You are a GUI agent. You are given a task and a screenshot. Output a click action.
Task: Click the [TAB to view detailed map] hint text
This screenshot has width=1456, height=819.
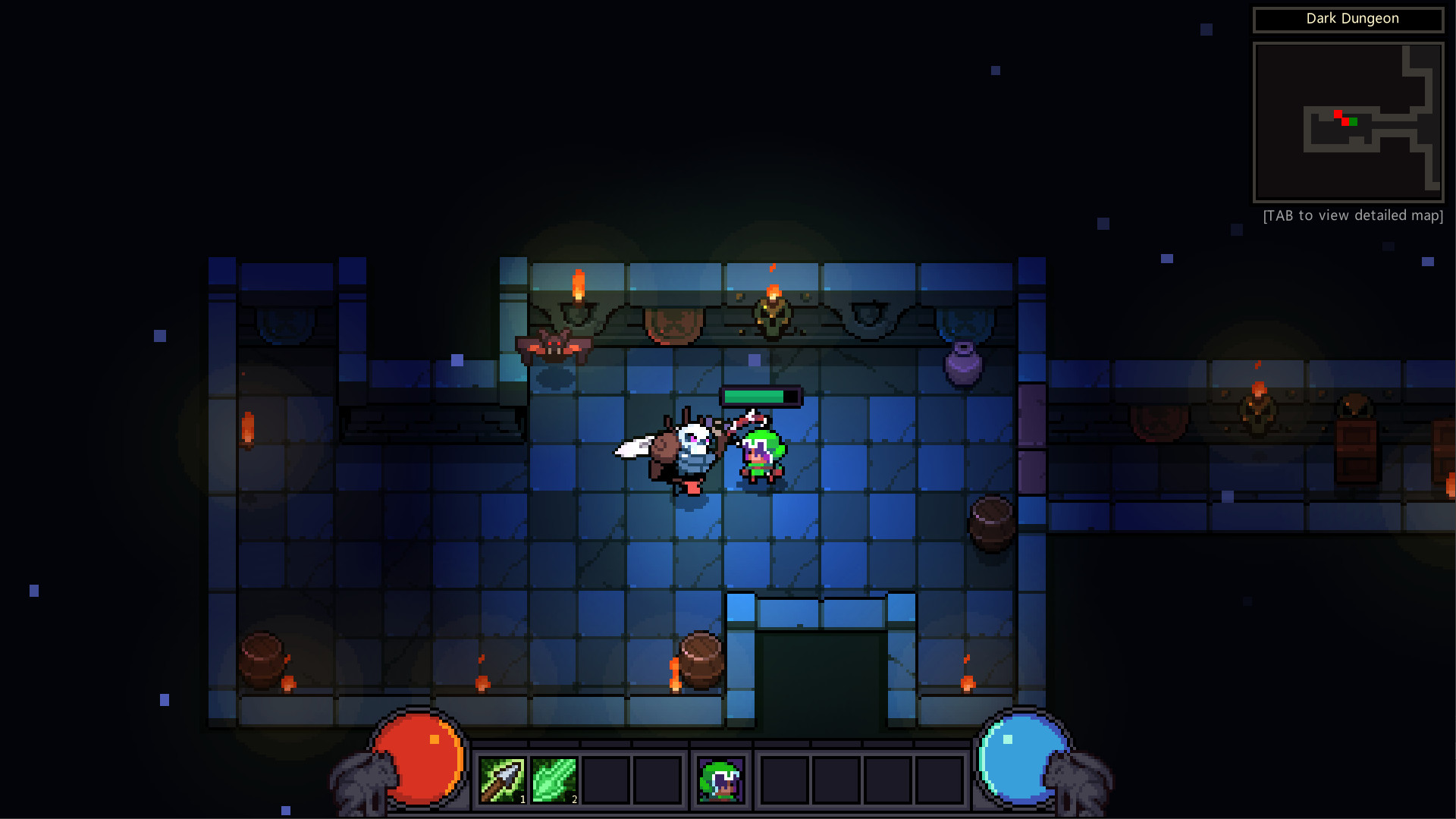(x=1352, y=215)
